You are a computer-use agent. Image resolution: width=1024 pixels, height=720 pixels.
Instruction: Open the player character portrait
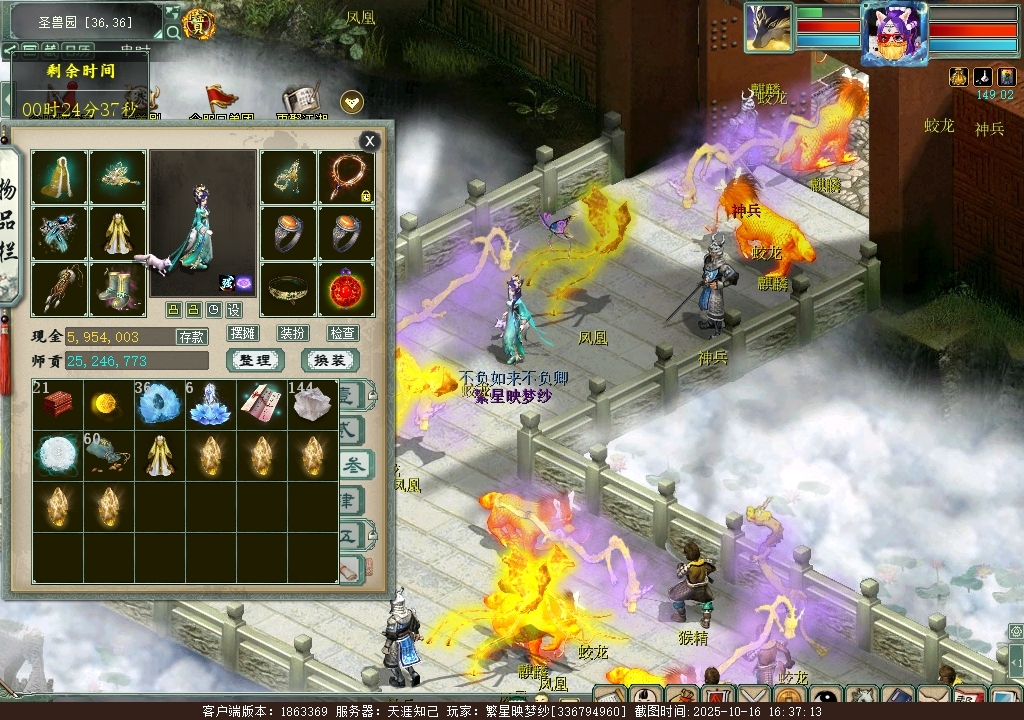pyautogui.click(x=894, y=32)
